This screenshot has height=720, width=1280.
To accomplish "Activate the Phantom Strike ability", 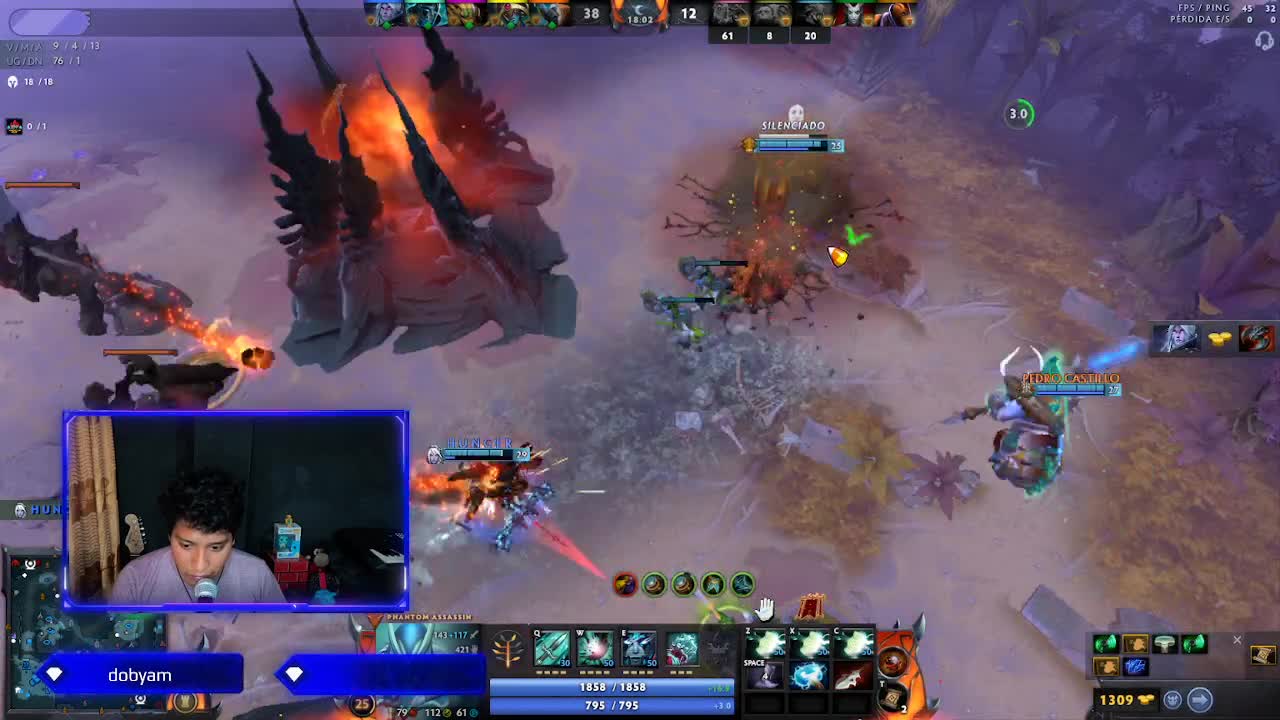I will pyautogui.click(x=595, y=649).
